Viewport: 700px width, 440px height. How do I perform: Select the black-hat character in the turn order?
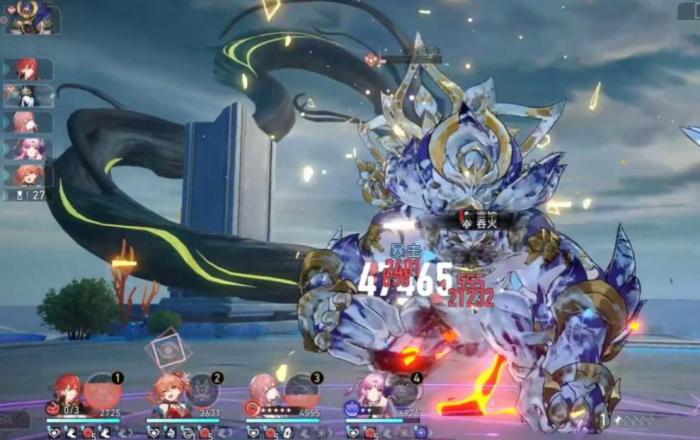click(x=27, y=95)
